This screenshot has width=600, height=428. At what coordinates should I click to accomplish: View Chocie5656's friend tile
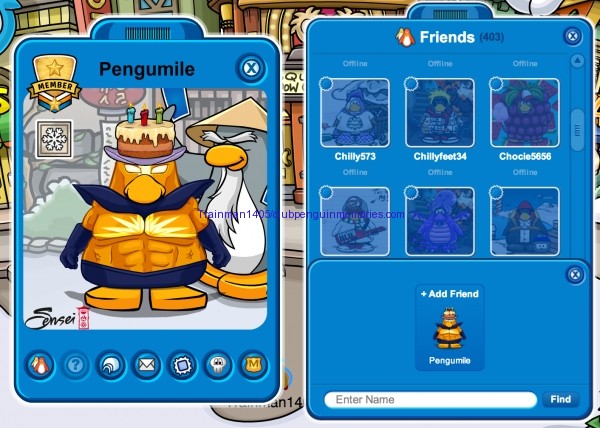coord(525,113)
